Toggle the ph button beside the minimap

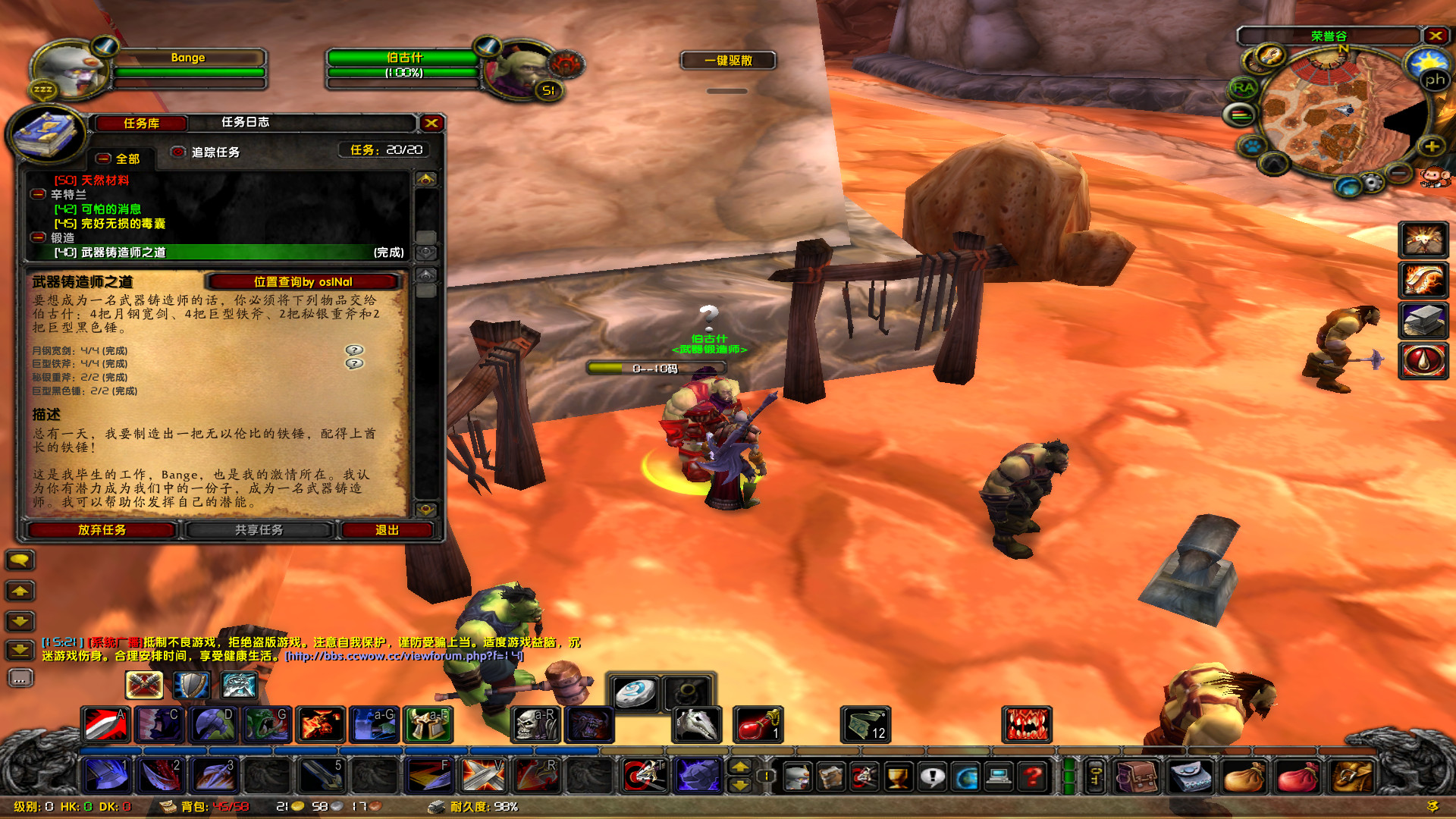pos(1434,79)
